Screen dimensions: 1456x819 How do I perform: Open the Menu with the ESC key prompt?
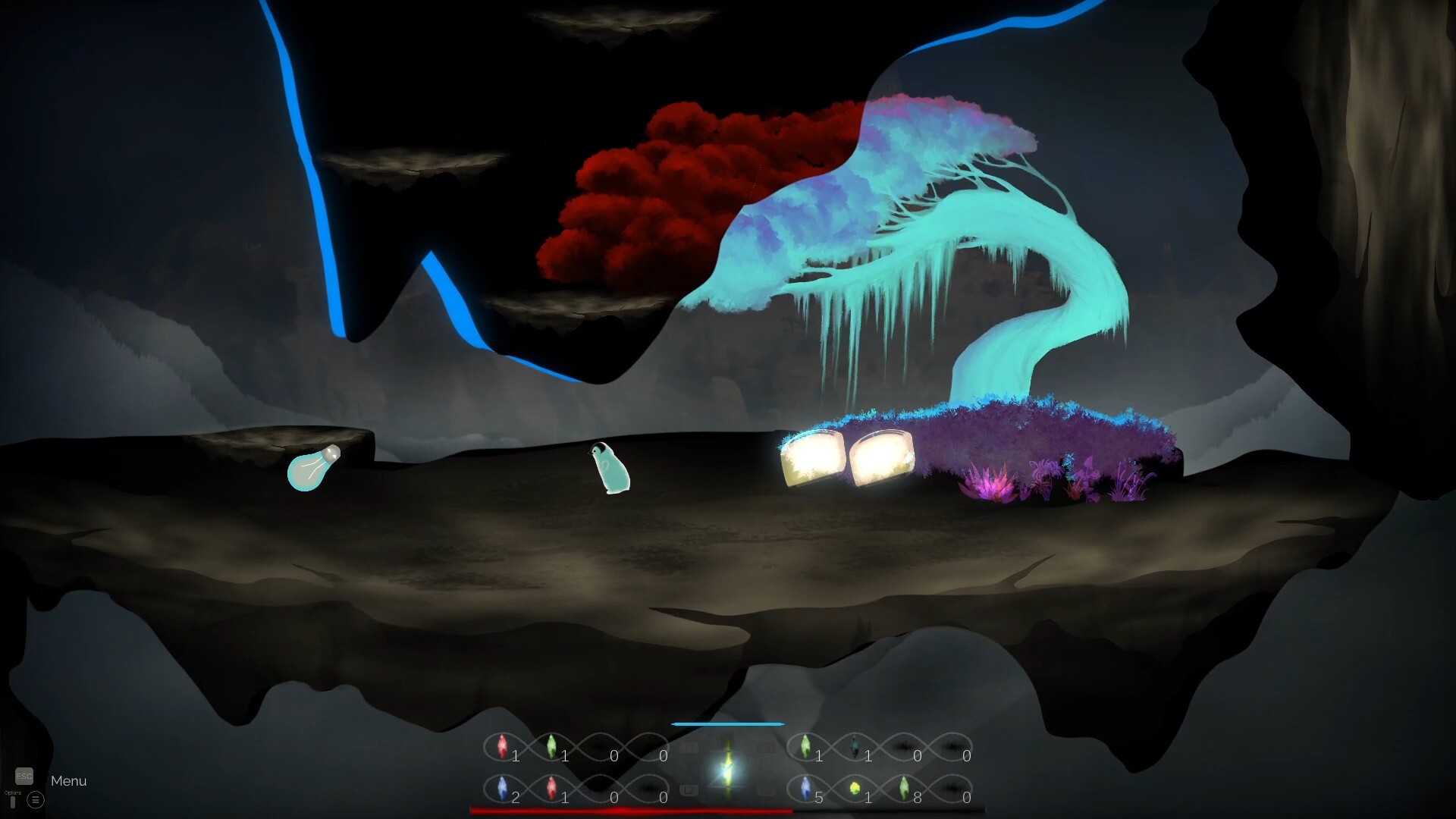(x=25, y=776)
